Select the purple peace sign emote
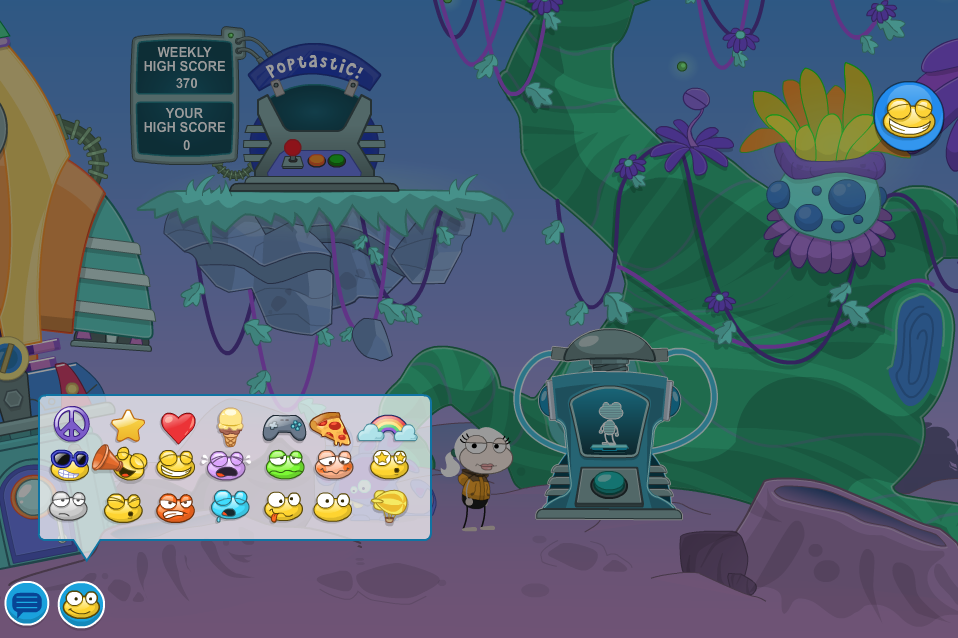 [71, 424]
